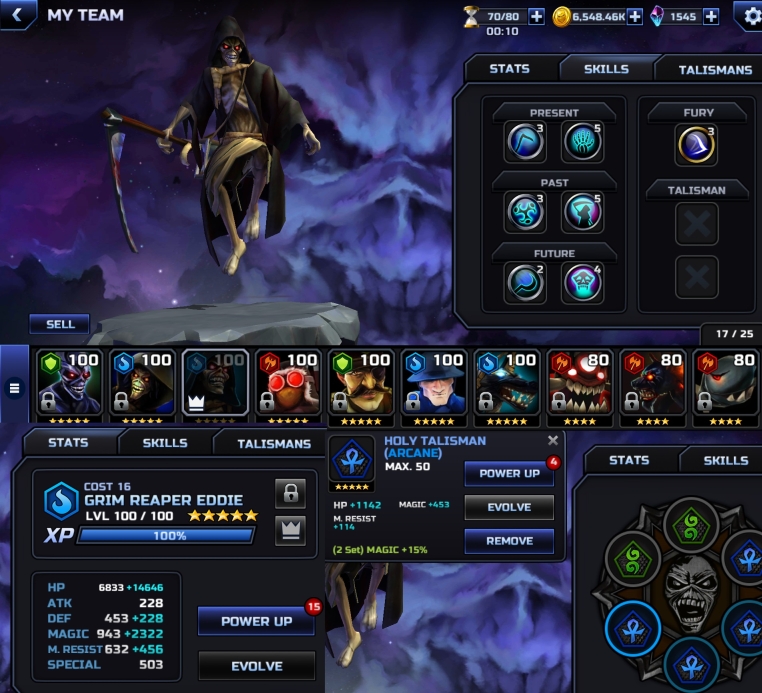Remove the Holy Talisman

pos(508,541)
